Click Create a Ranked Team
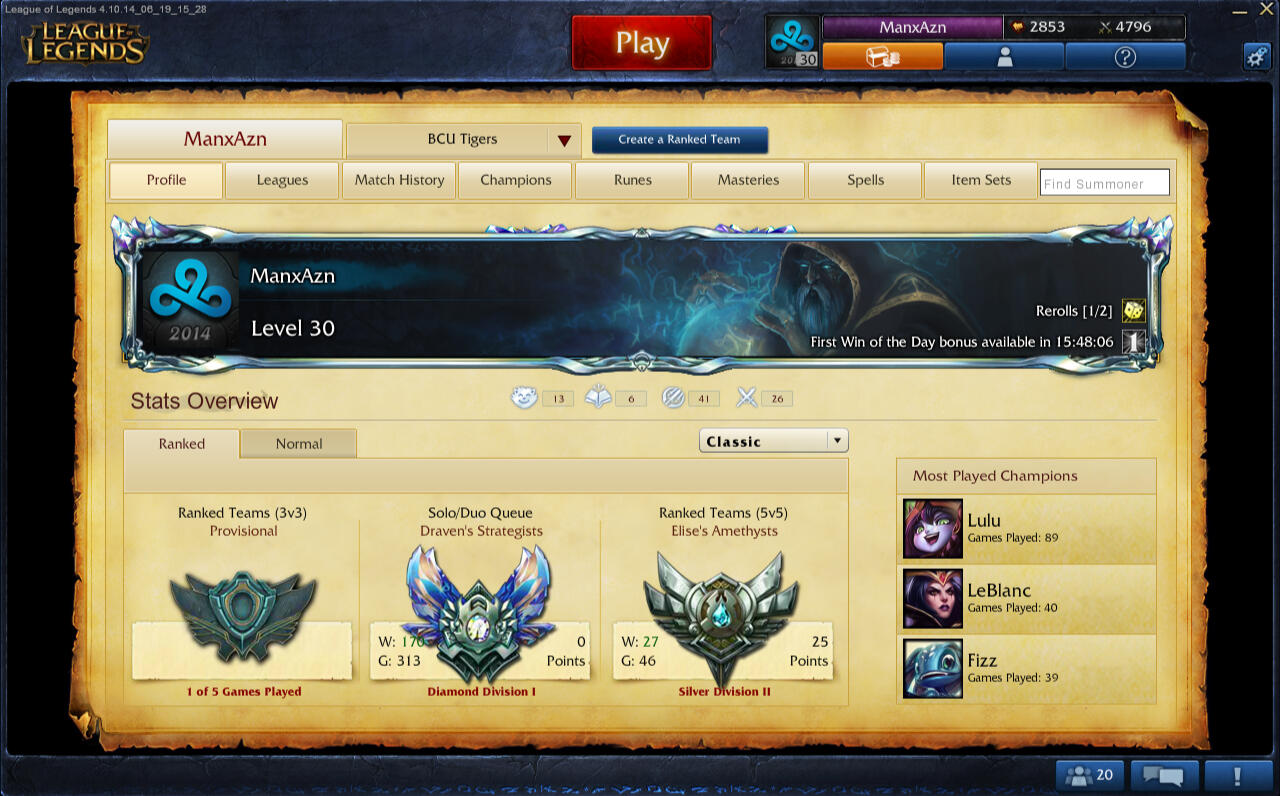1280x796 pixels. (679, 140)
